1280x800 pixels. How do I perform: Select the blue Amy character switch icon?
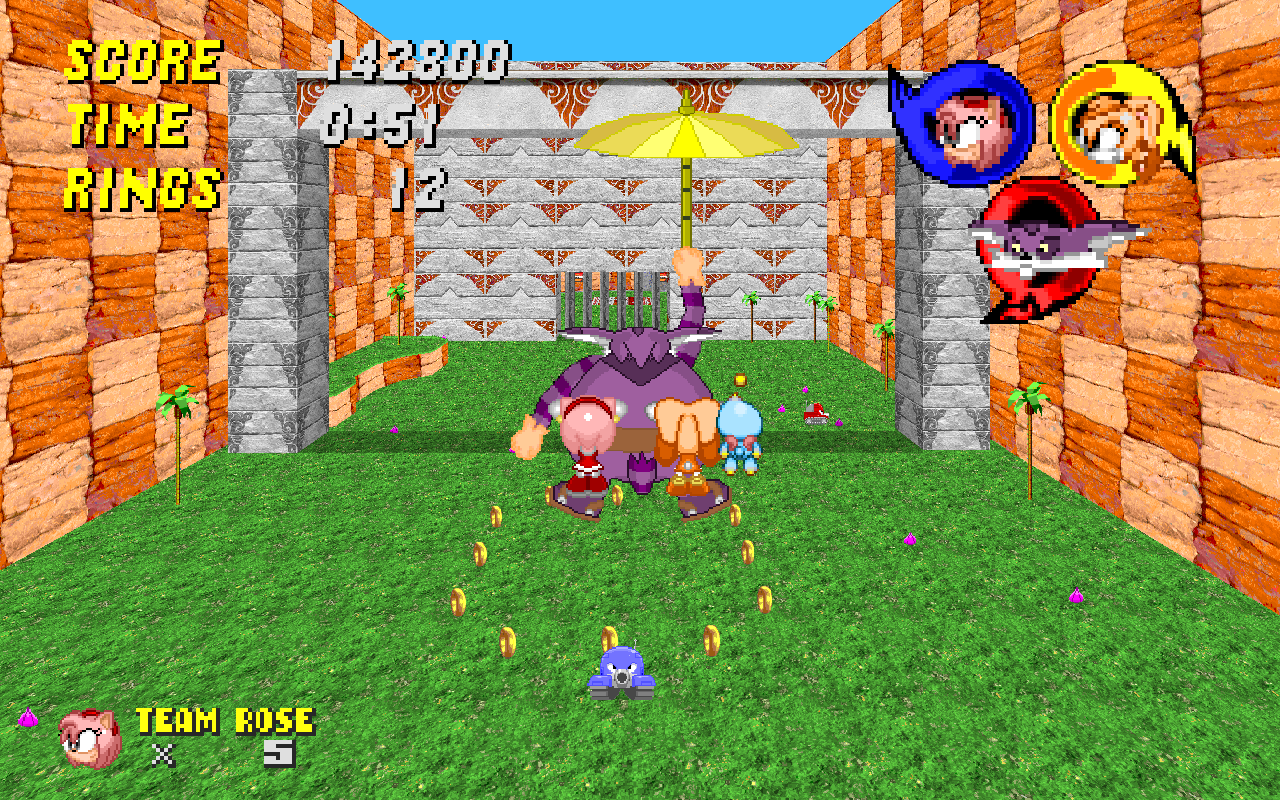970,125
